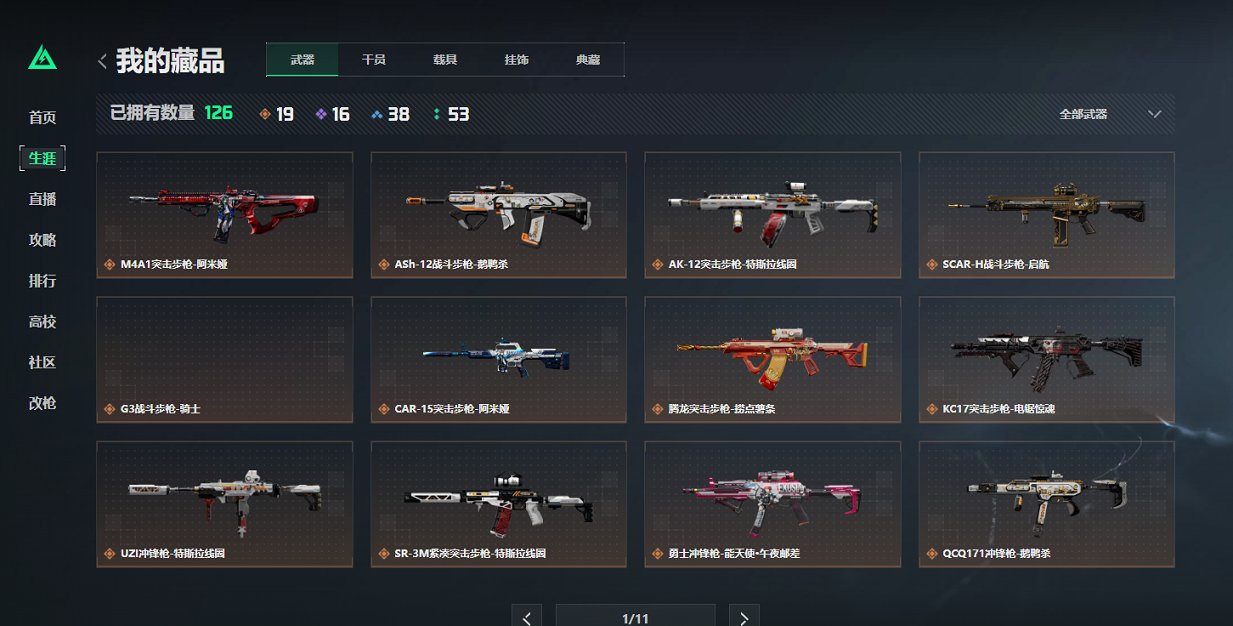Open the 载具 tab

point(445,60)
